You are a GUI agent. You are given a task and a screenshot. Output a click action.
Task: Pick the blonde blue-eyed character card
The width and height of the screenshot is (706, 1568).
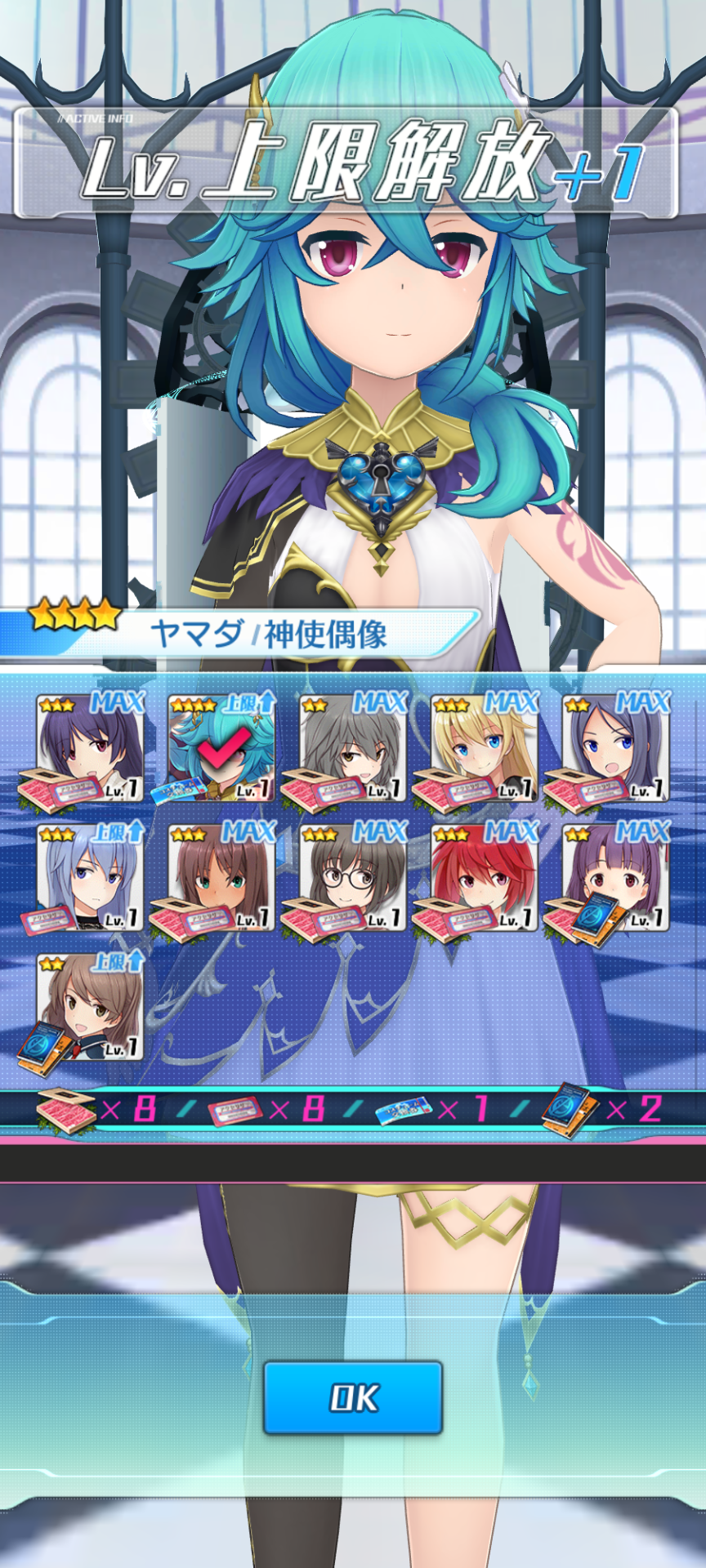point(485,748)
